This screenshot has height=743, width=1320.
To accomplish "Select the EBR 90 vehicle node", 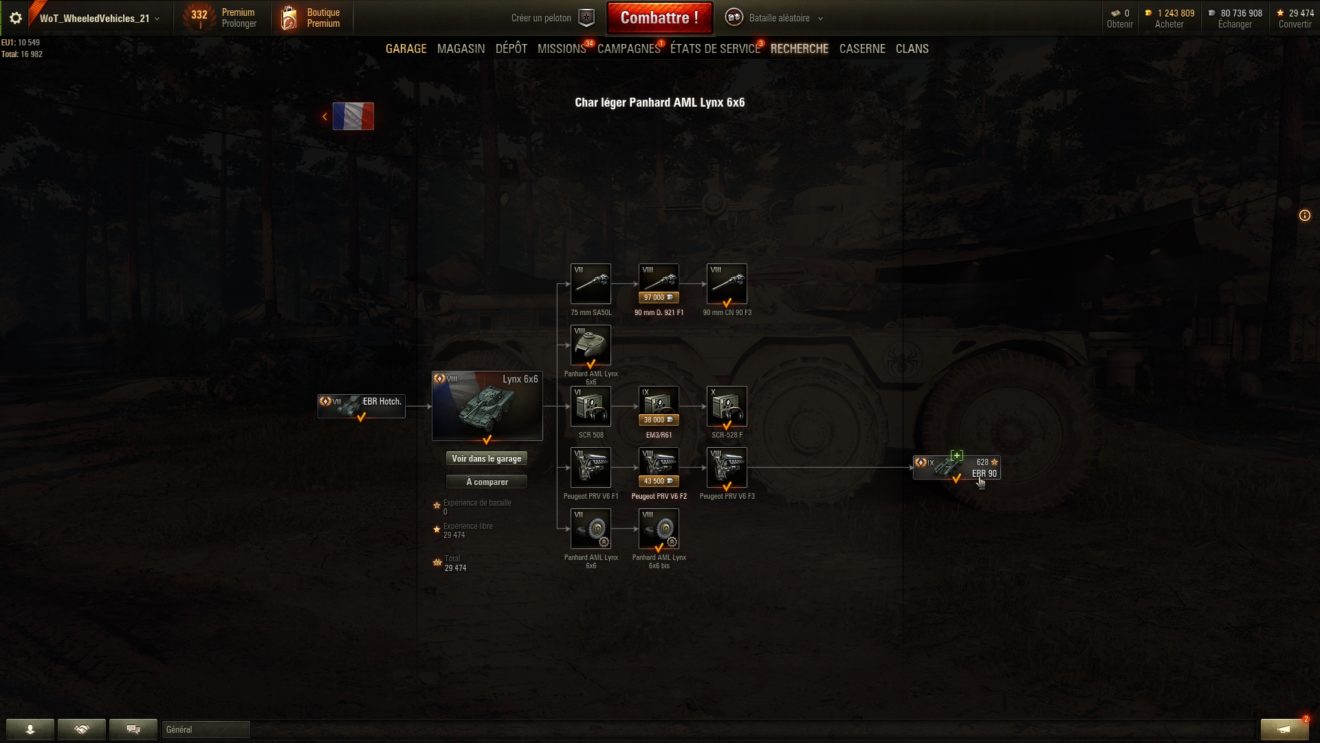I will click(x=956, y=467).
